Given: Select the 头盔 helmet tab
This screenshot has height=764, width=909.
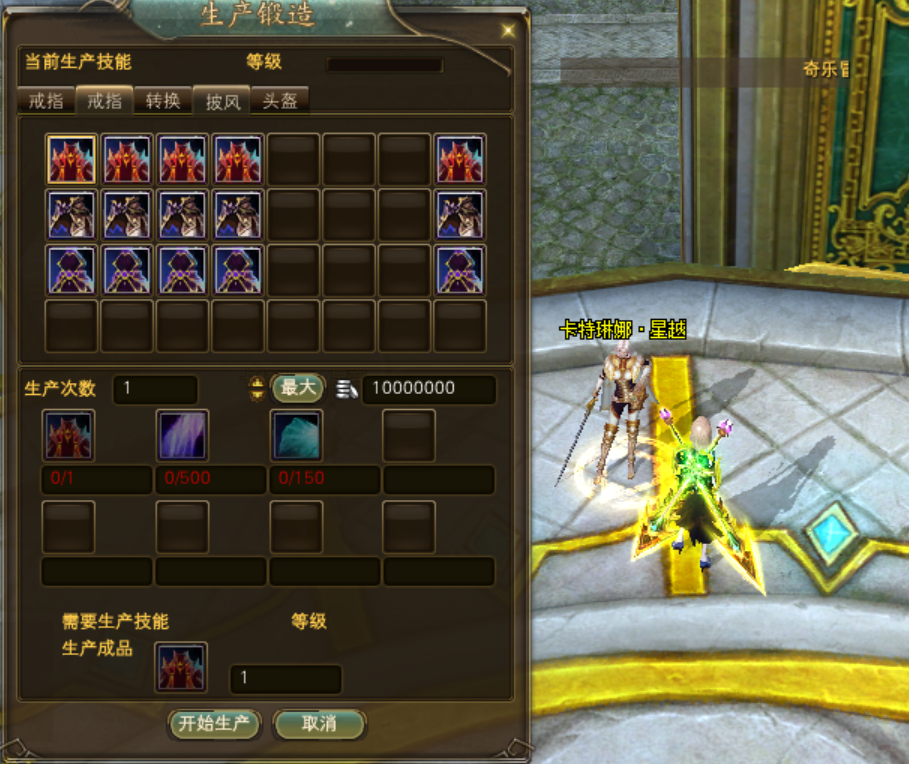Looking at the screenshot, I should click(x=279, y=101).
